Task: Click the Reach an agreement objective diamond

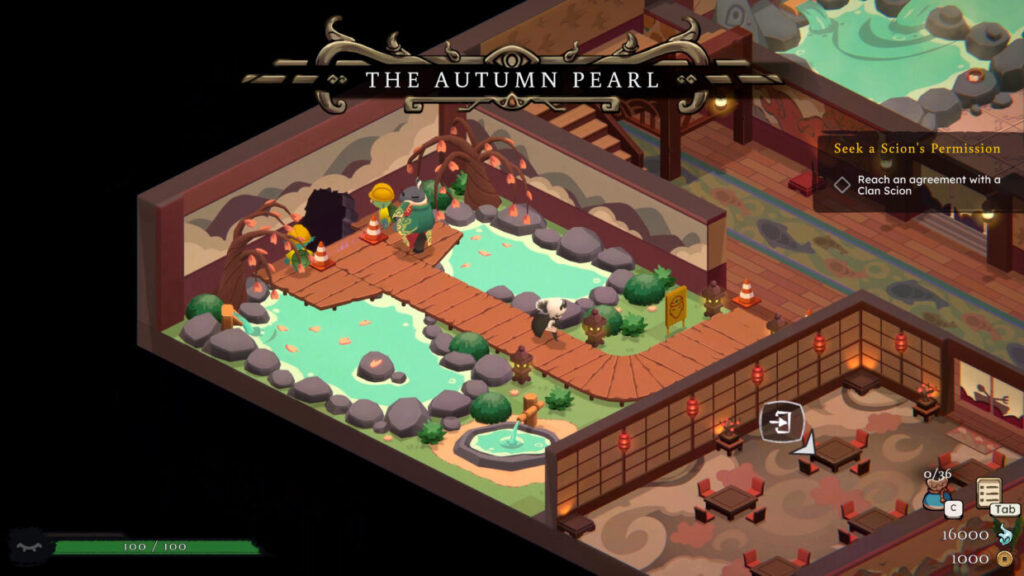Action: (x=843, y=184)
